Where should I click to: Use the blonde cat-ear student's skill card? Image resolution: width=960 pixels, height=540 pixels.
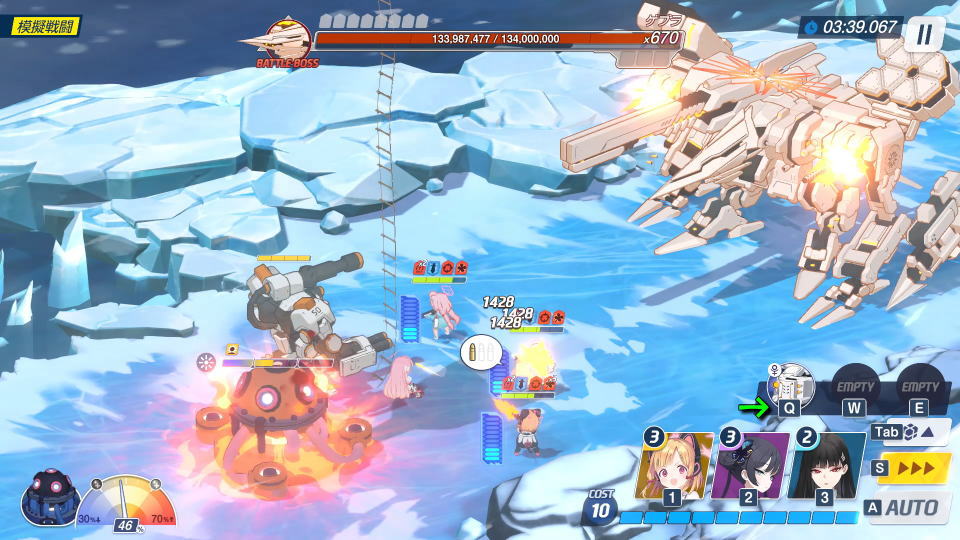(x=673, y=465)
